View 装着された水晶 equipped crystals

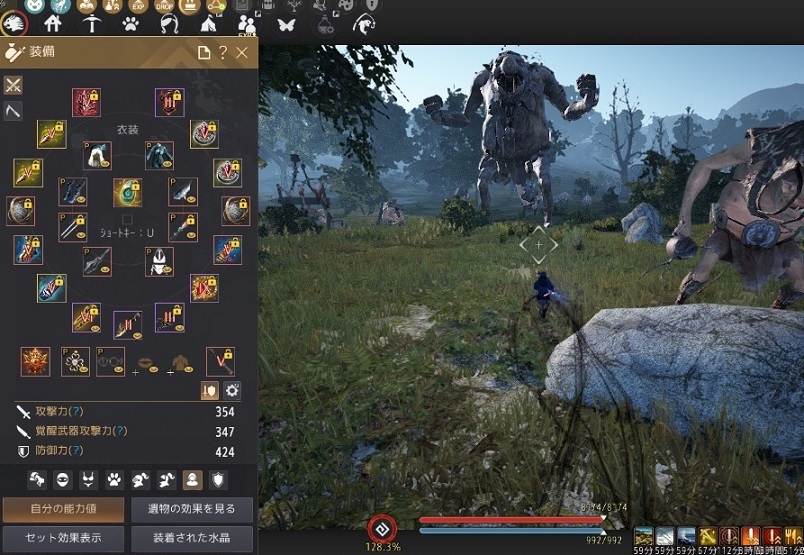pos(190,538)
